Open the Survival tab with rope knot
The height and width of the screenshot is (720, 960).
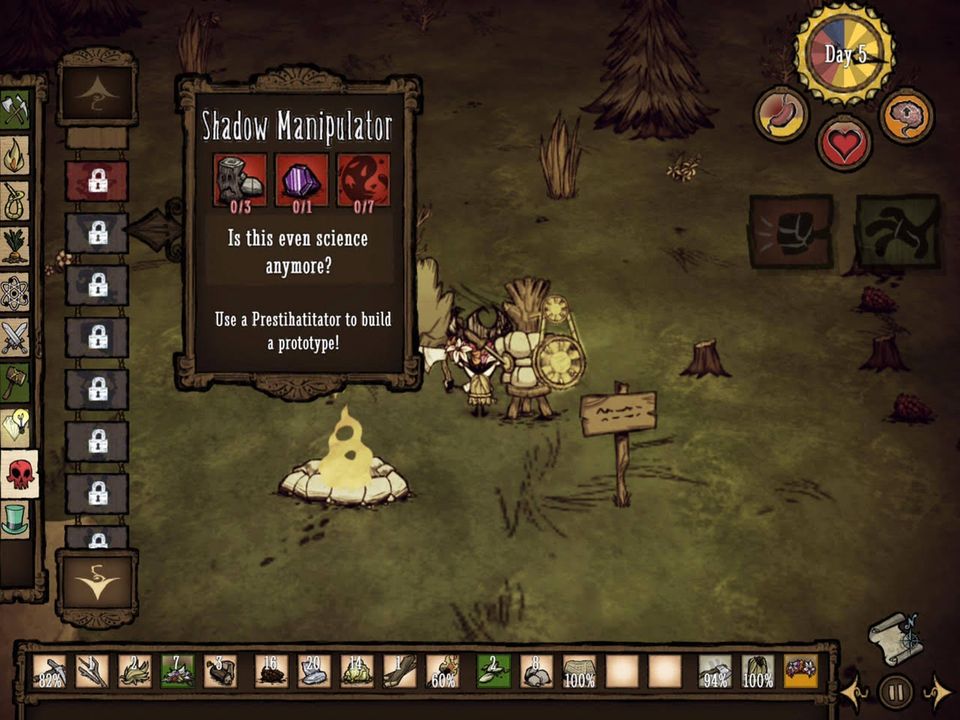15,200
